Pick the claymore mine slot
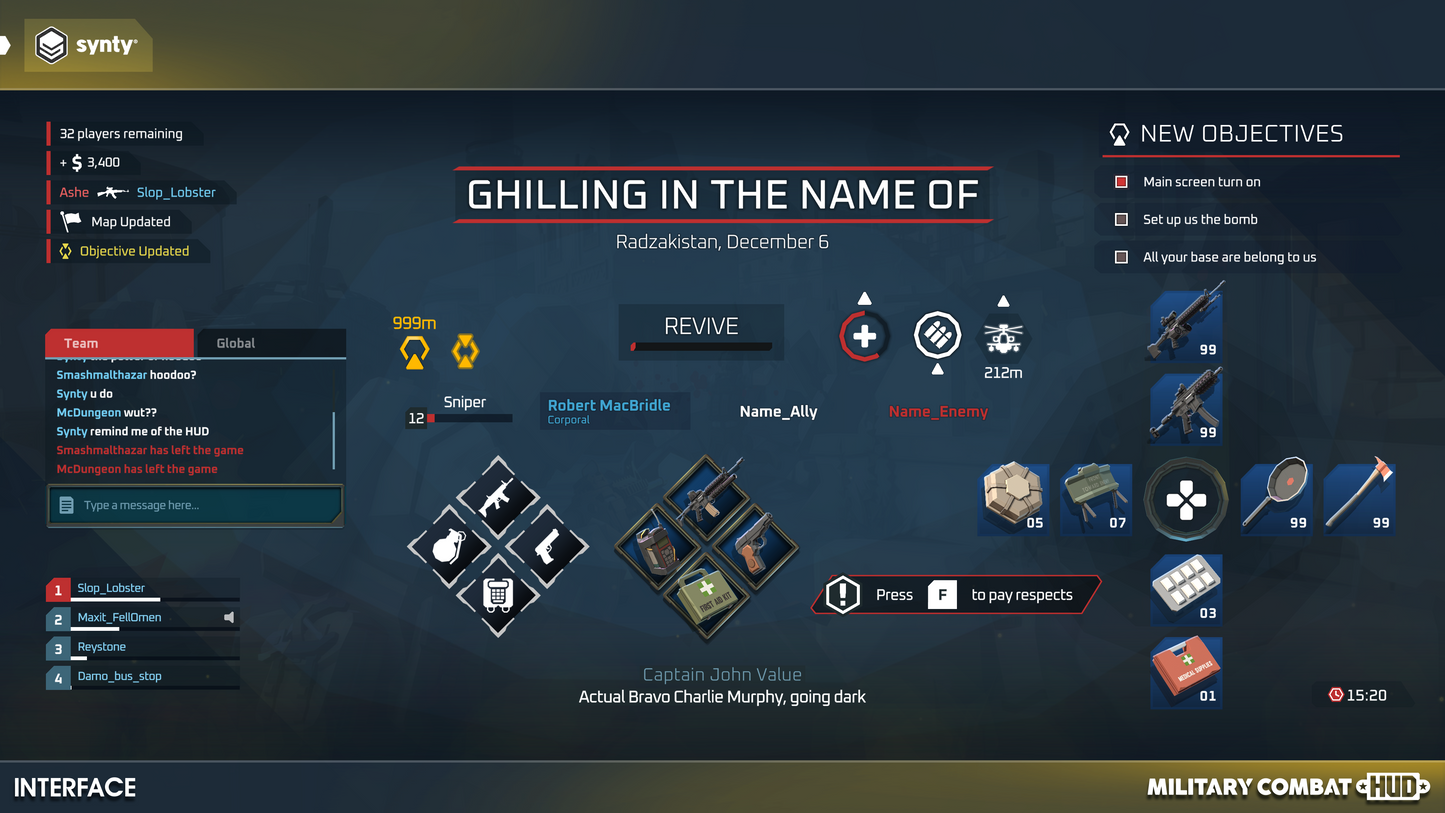Screen dimensions: 1445x813 (x=1096, y=497)
